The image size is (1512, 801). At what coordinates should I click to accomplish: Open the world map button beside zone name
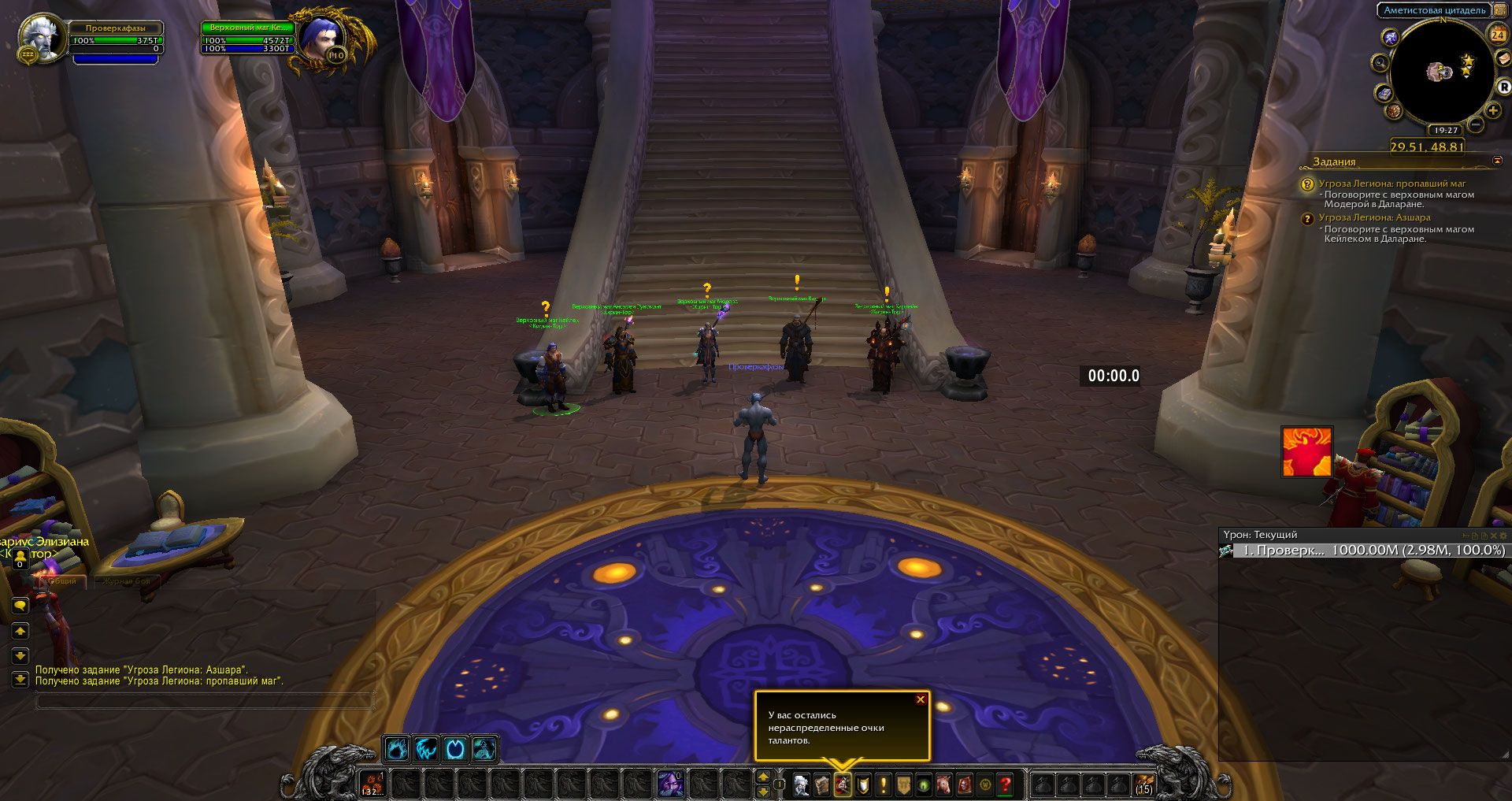[x=1499, y=10]
